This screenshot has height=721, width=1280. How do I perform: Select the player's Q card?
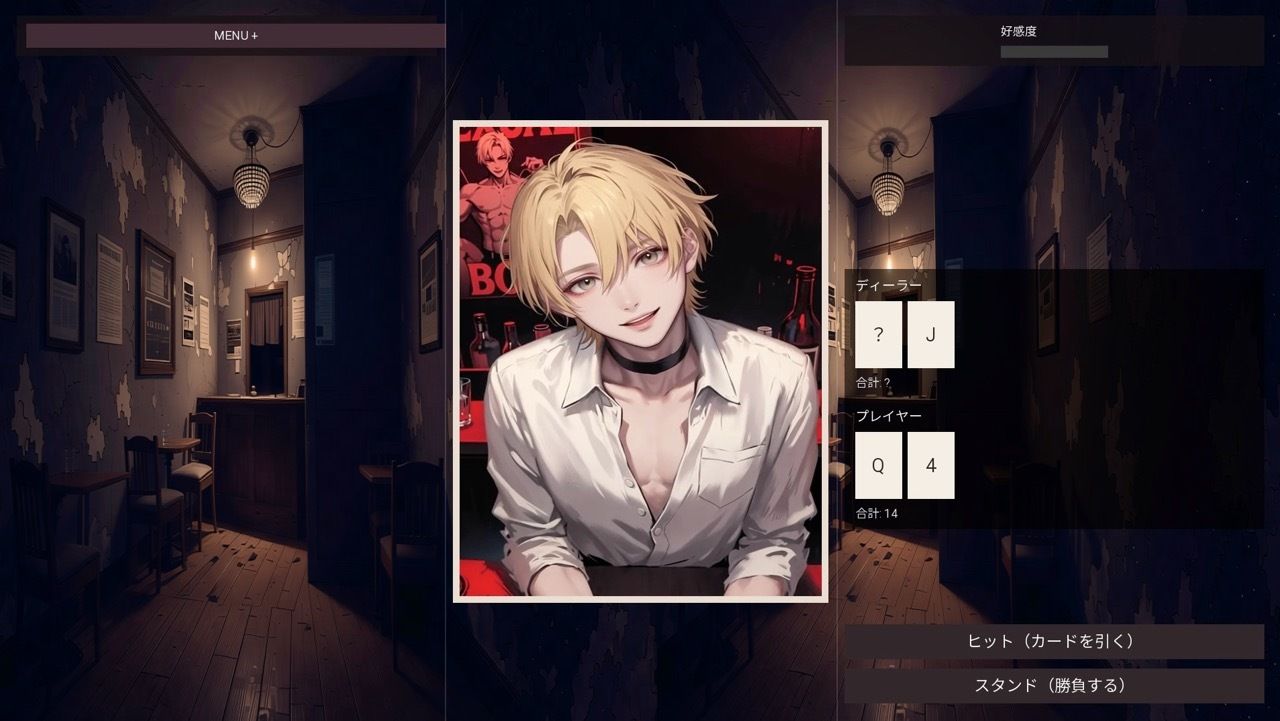(877, 465)
